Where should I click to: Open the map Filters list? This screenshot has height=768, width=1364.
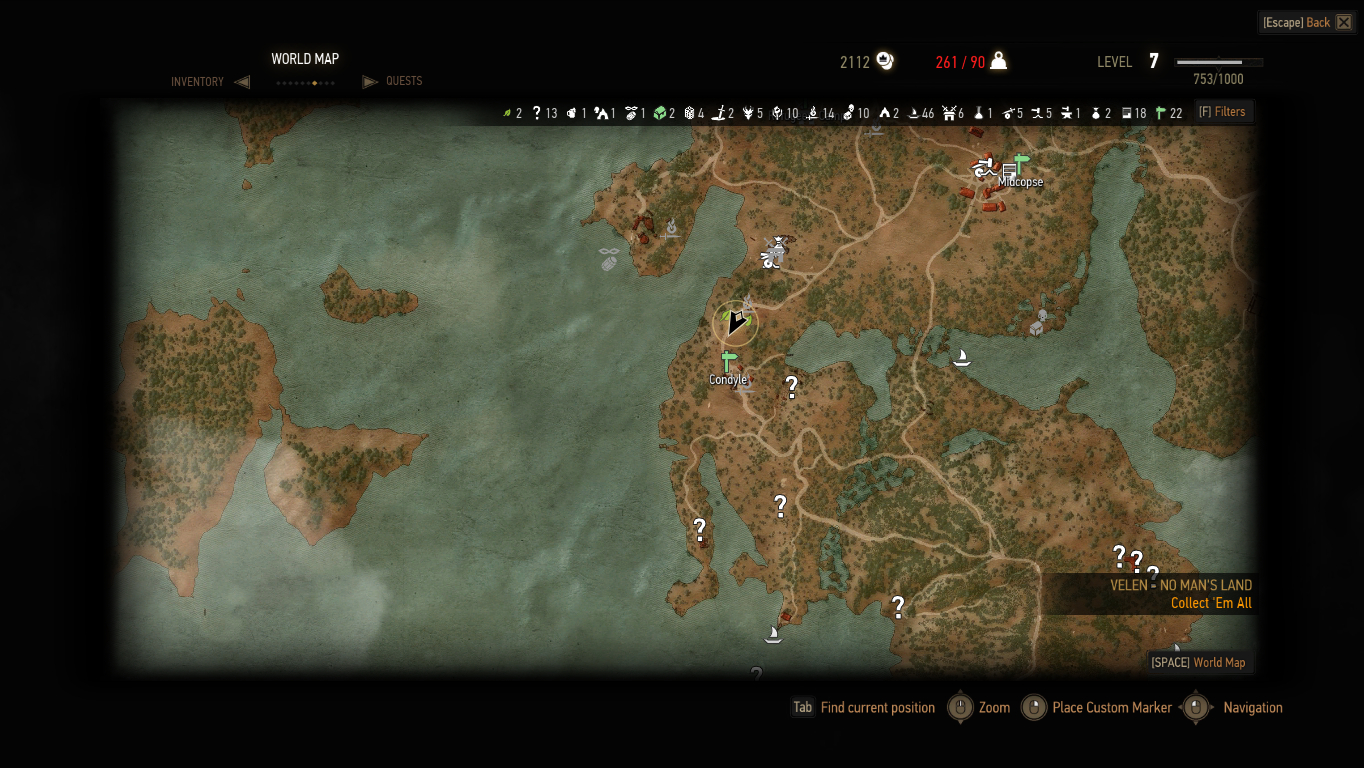(1223, 112)
